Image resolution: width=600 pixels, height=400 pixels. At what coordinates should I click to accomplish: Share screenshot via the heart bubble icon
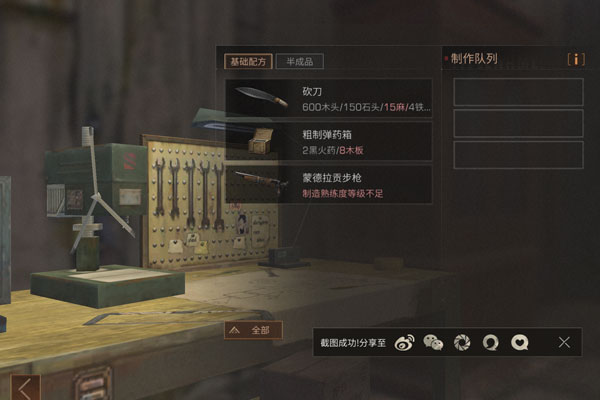coord(519,342)
